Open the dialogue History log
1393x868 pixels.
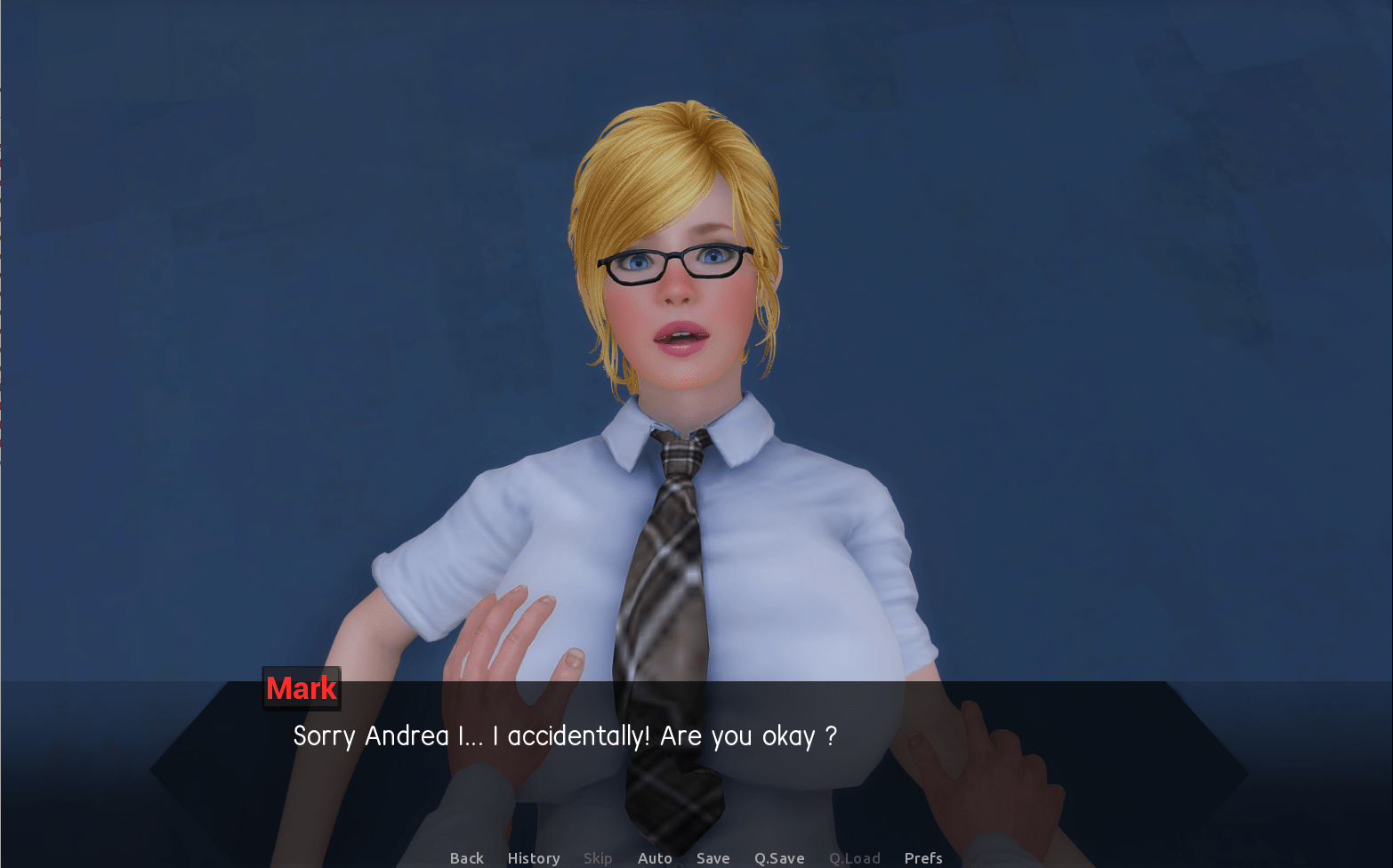coord(534,858)
